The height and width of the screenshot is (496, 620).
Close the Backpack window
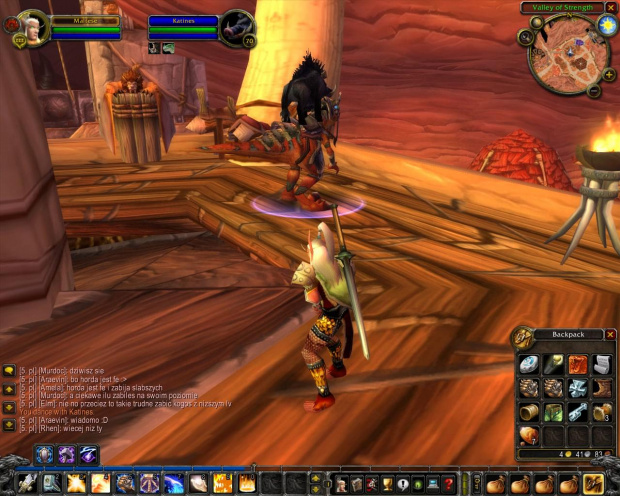coord(610,334)
